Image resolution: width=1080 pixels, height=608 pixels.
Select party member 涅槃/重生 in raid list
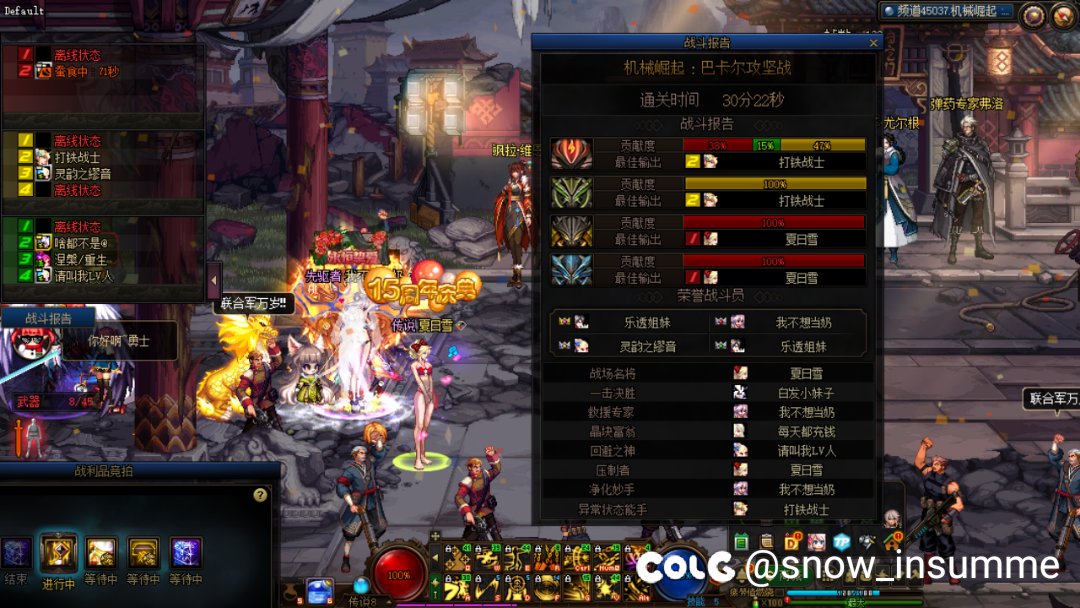(x=82, y=259)
